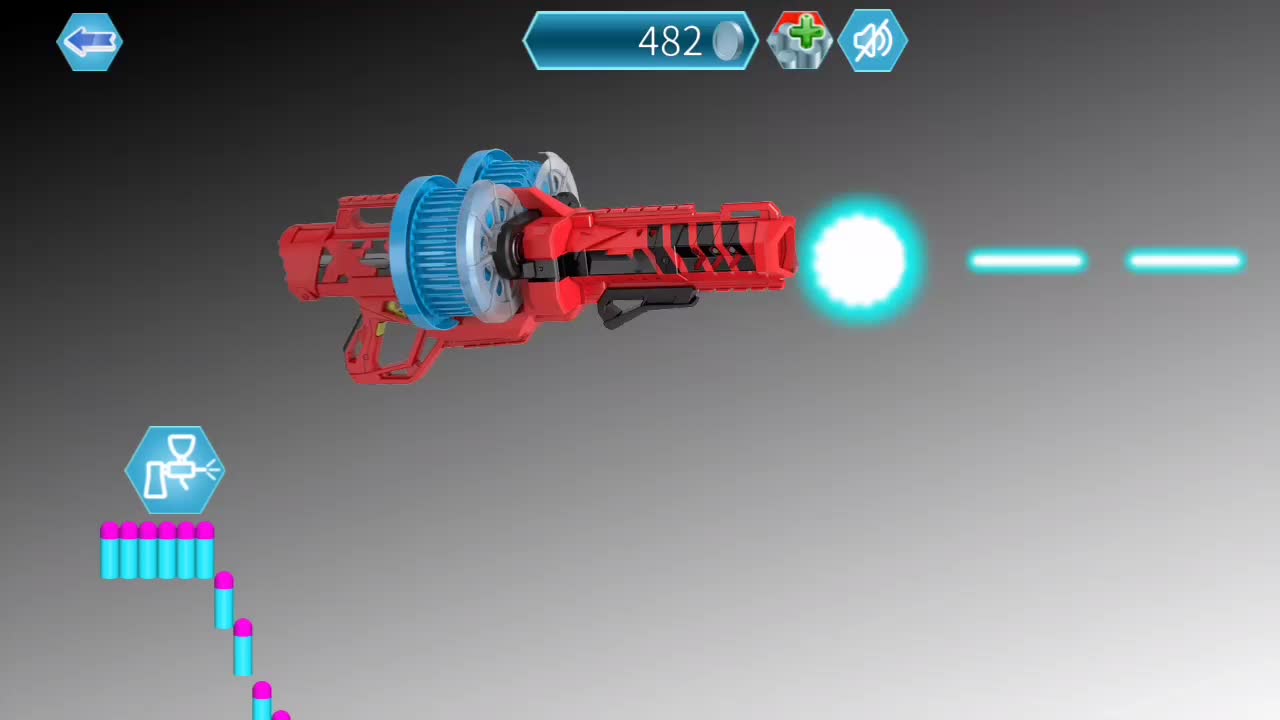Open the add coins purchase icon
This screenshot has height=720, width=1280.
(x=799, y=41)
